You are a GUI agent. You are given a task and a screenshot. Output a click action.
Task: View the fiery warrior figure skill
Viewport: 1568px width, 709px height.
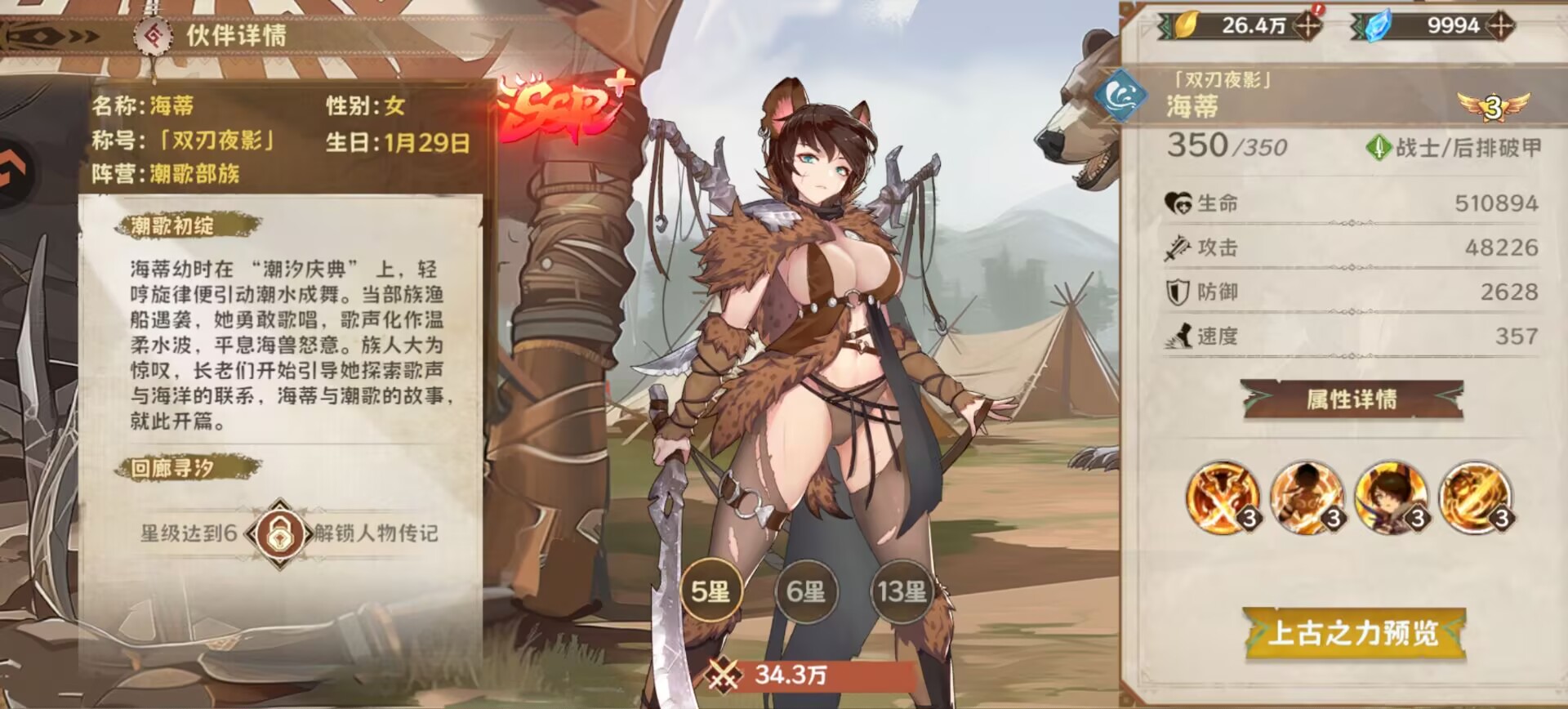point(1307,497)
